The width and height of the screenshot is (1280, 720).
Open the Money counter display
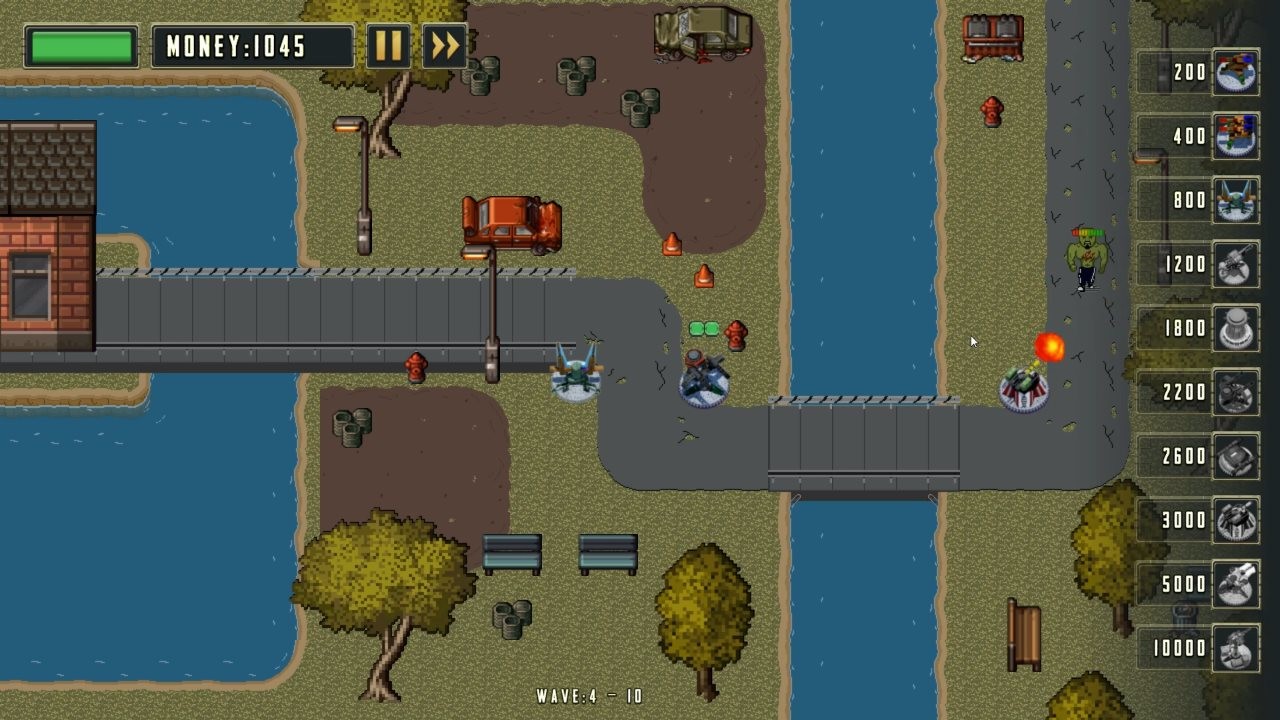[252, 45]
